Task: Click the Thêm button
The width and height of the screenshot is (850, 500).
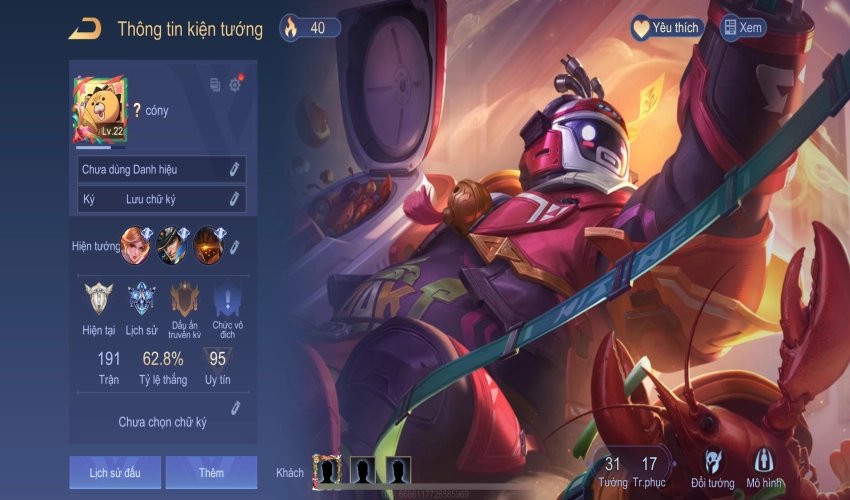Action: point(211,472)
